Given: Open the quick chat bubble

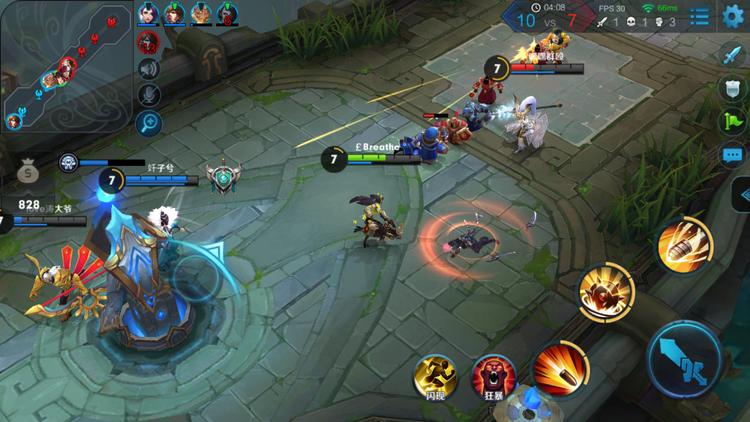Looking at the screenshot, I should (x=733, y=155).
